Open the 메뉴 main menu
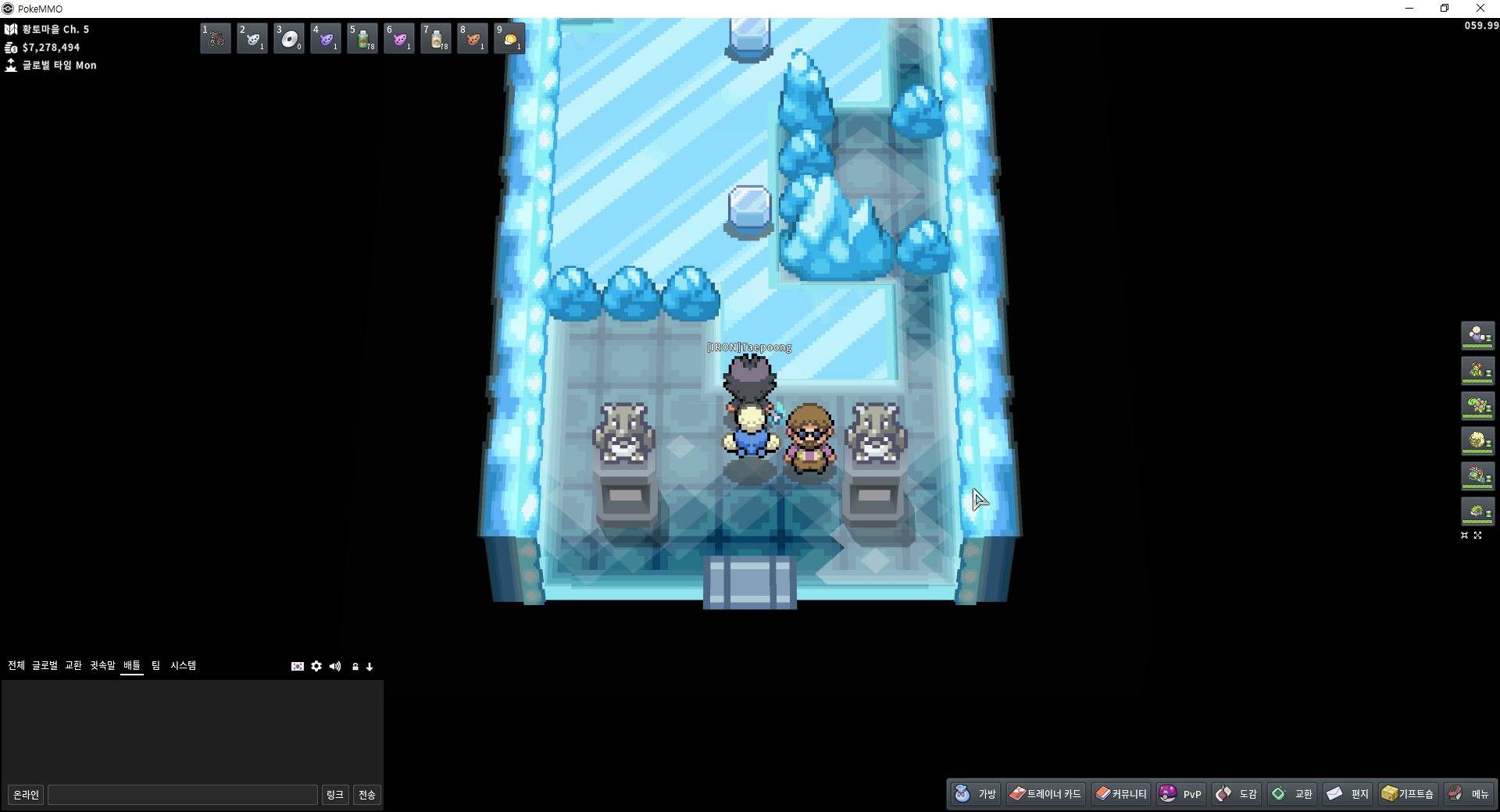 1469,794
